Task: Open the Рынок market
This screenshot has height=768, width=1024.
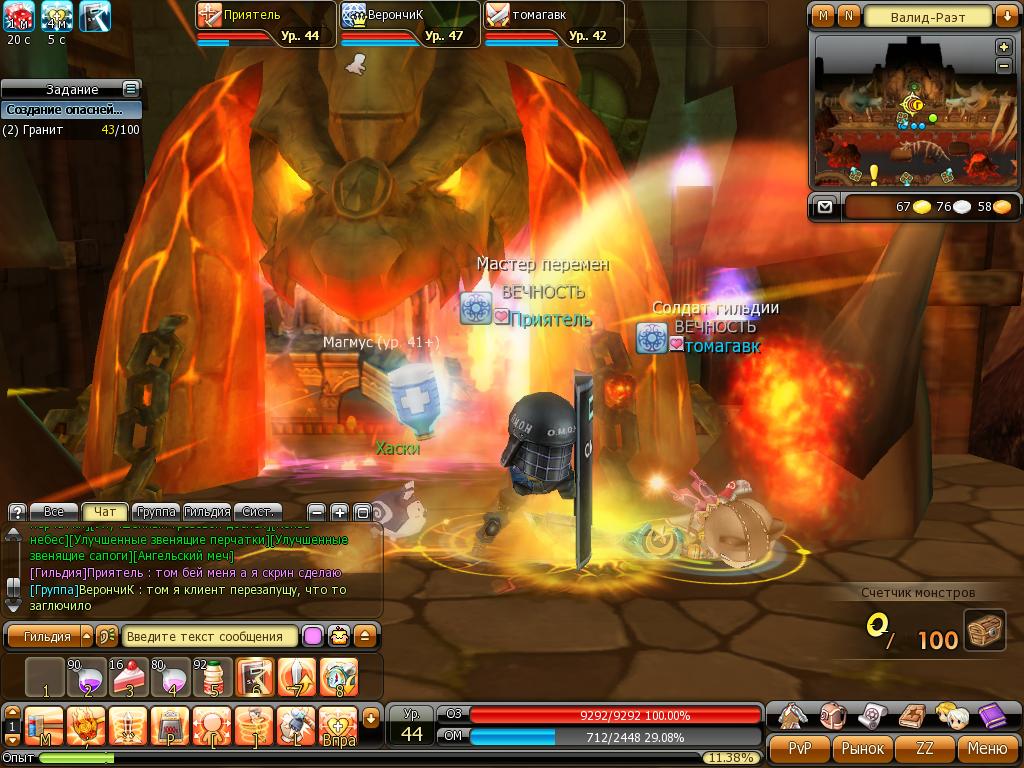Action: 863,748
